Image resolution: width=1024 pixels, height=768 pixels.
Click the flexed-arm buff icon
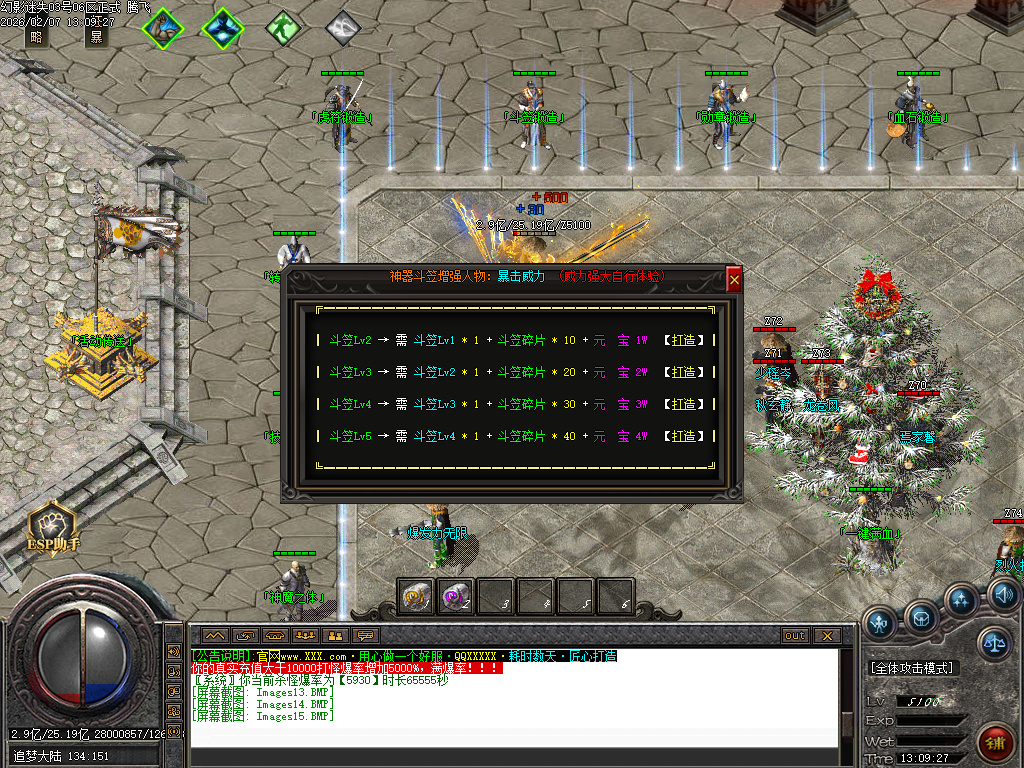[161, 28]
